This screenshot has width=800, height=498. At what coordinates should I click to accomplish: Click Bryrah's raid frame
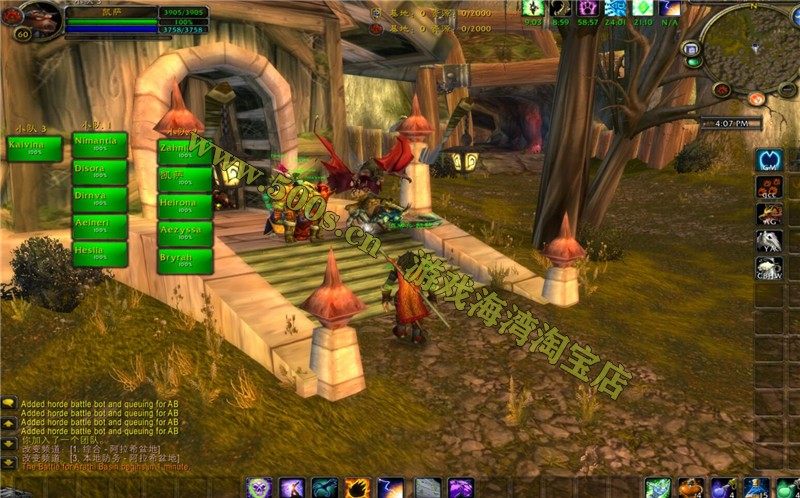point(185,260)
